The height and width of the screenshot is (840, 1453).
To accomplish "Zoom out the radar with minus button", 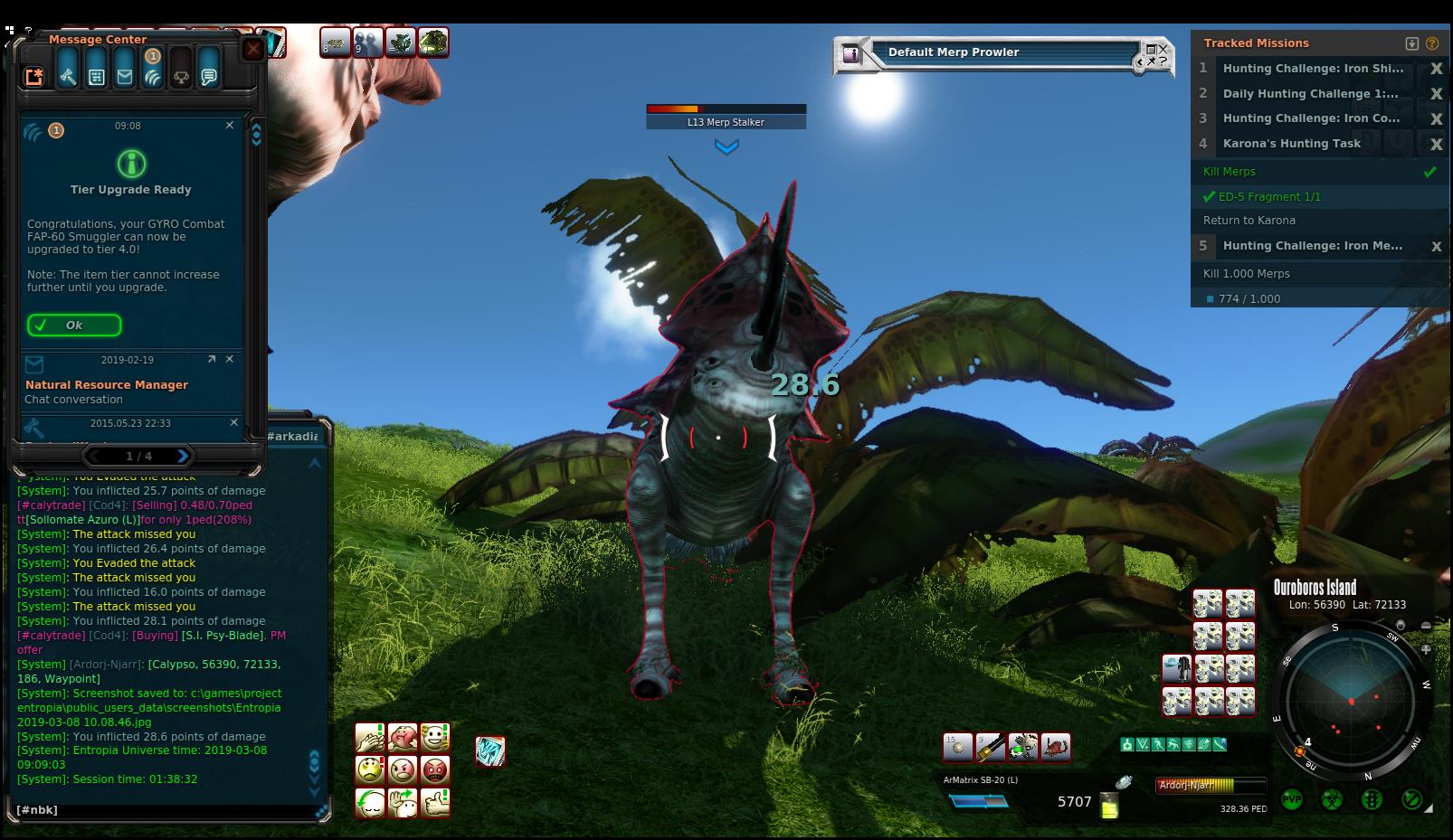I will pos(1427,626).
